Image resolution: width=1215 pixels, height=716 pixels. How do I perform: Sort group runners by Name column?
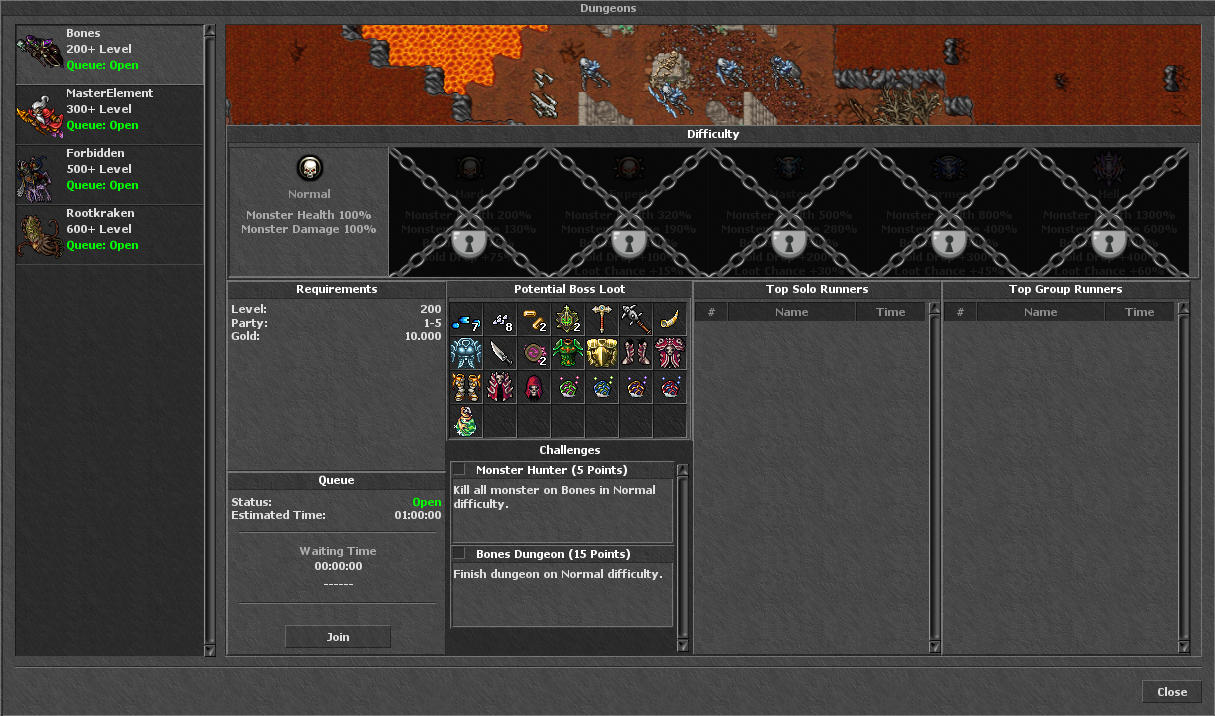[1040, 312]
